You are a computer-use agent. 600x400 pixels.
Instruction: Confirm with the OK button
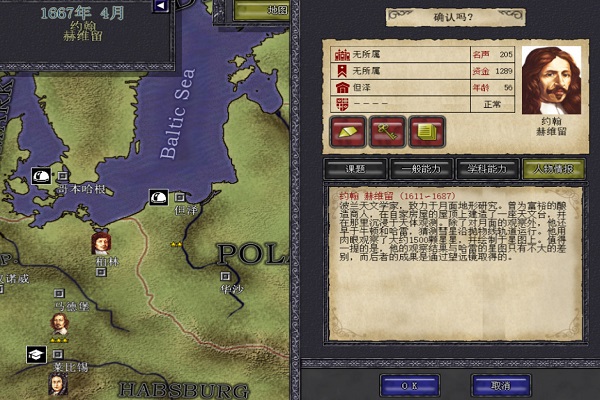(x=408, y=384)
